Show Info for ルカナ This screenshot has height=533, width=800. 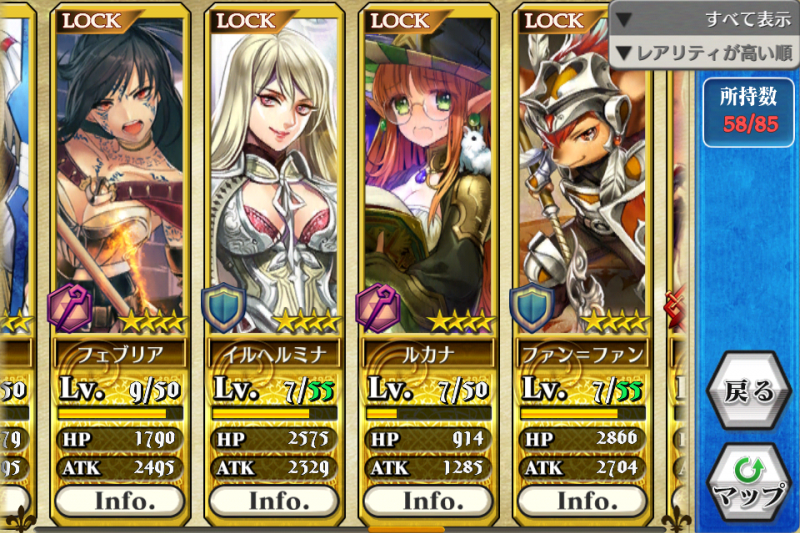point(429,500)
